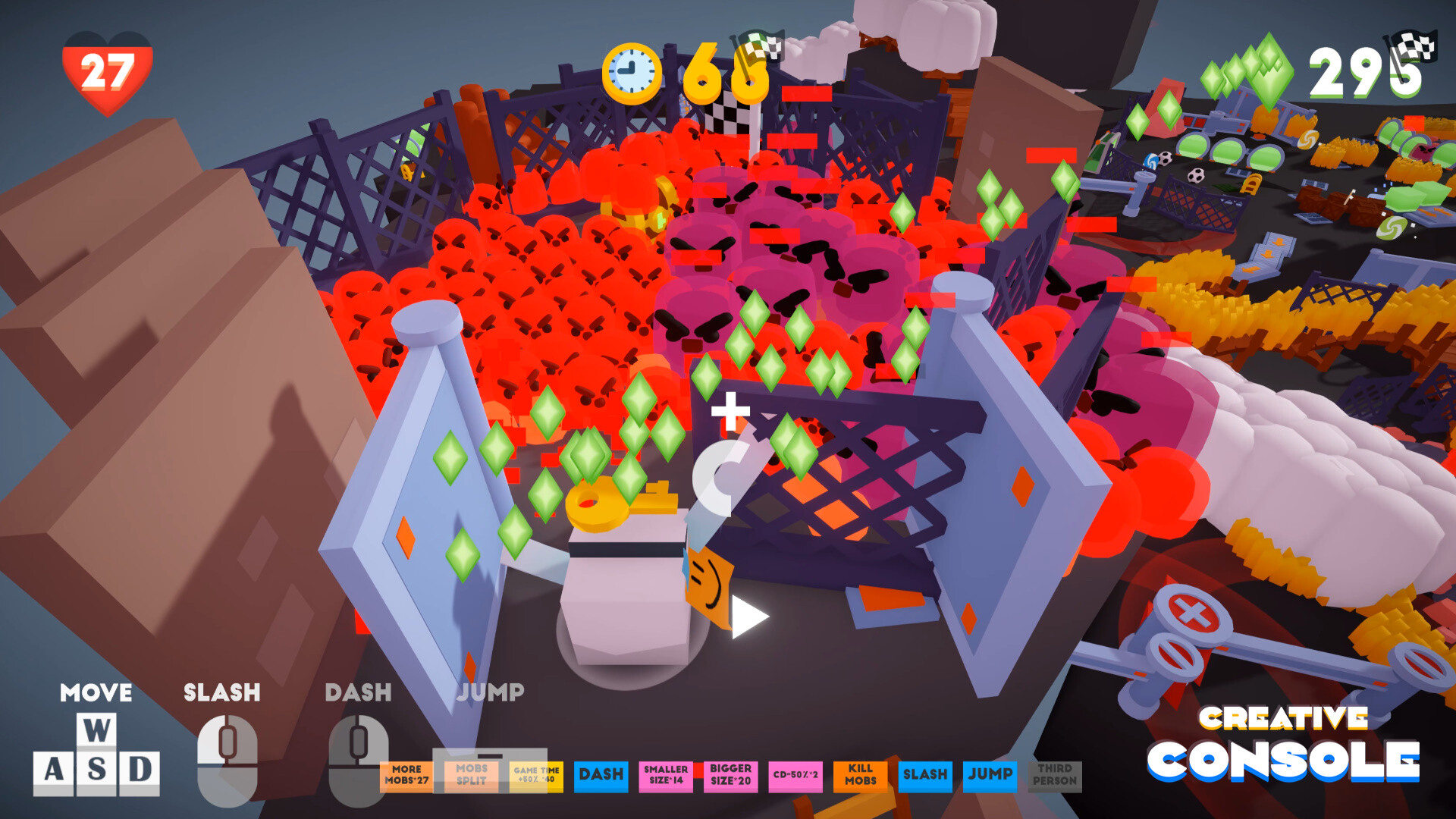Screen dimensions: 1456x819
Task: Activate the BIGGER SIZE*20 button
Action: point(730,775)
